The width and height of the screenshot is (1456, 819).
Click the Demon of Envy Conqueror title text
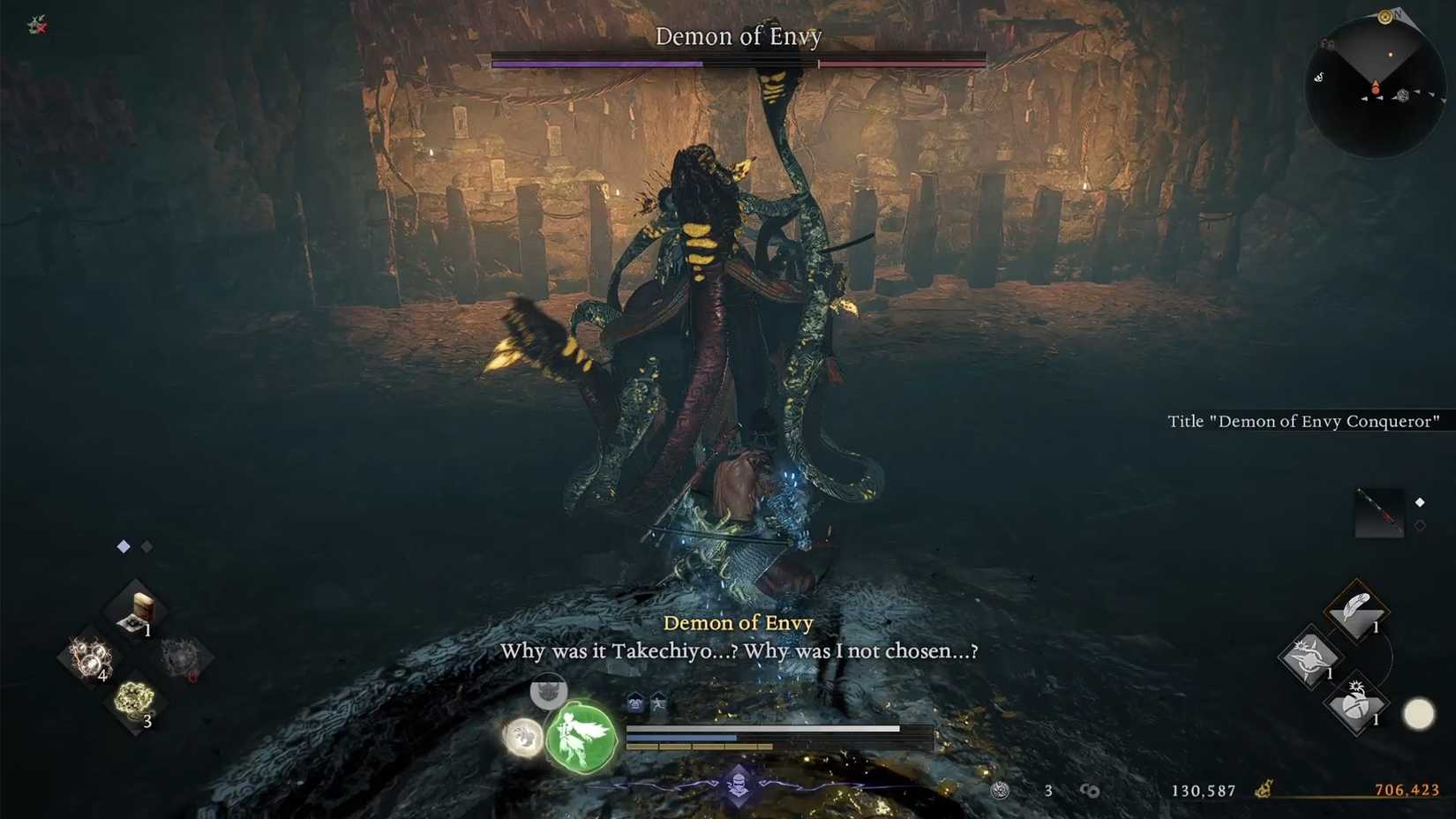click(1306, 421)
